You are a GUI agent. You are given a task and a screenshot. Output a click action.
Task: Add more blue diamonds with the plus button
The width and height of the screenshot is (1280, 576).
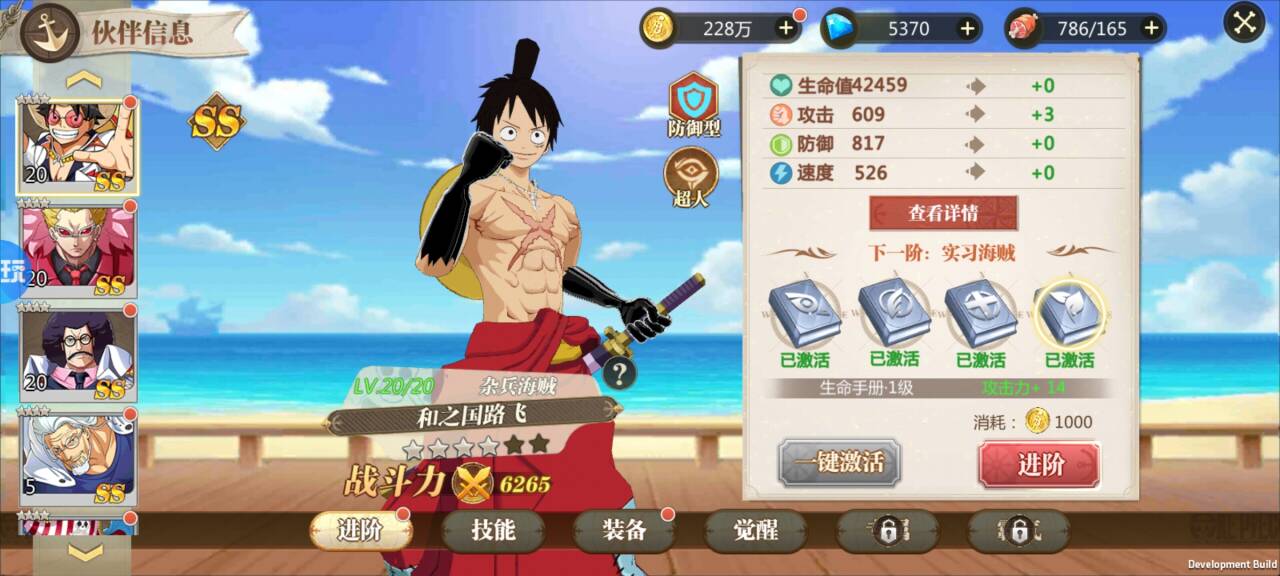coord(967,28)
